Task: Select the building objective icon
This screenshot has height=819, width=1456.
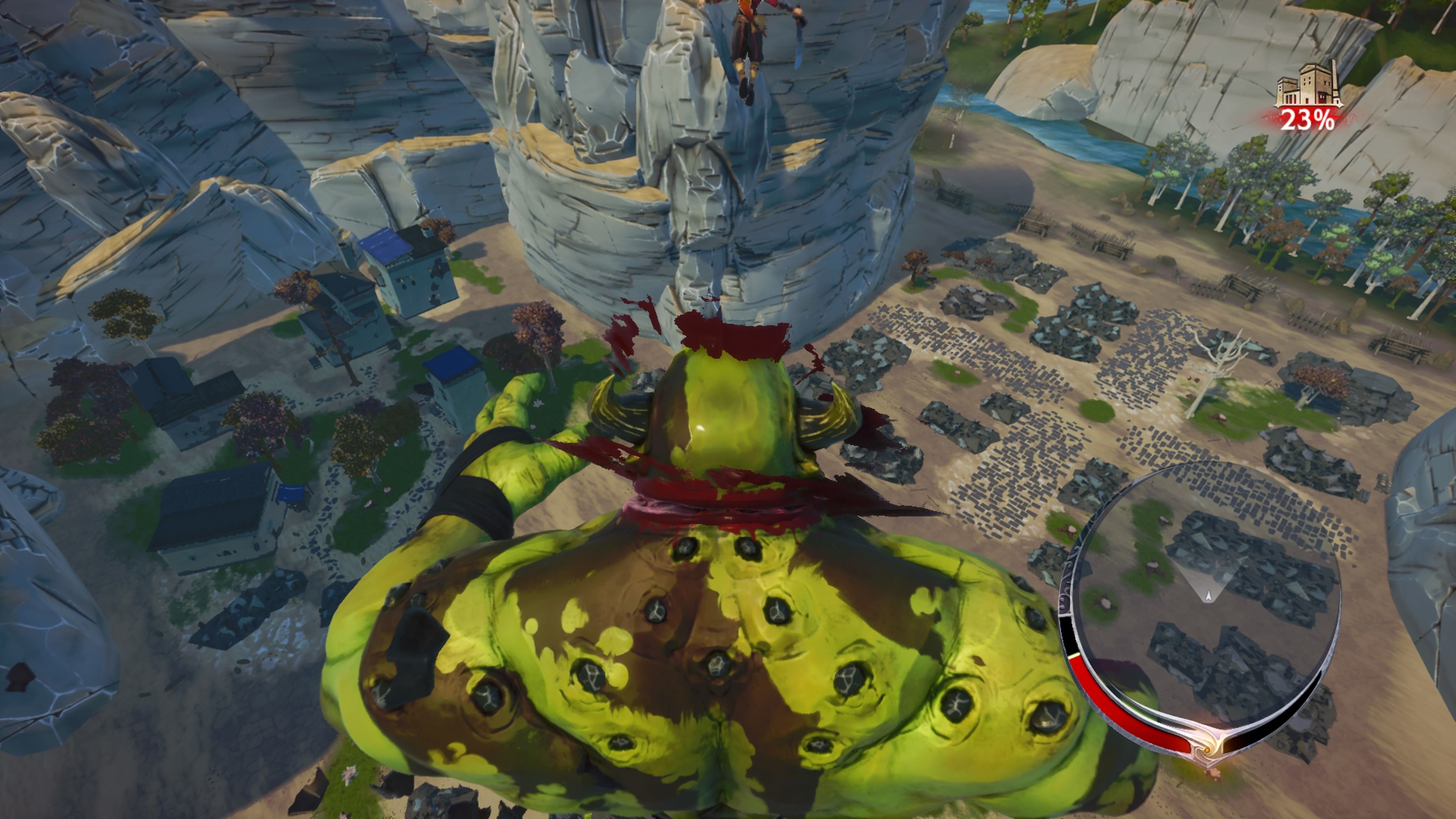Action: pyautogui.click(x=1308, y=84)
